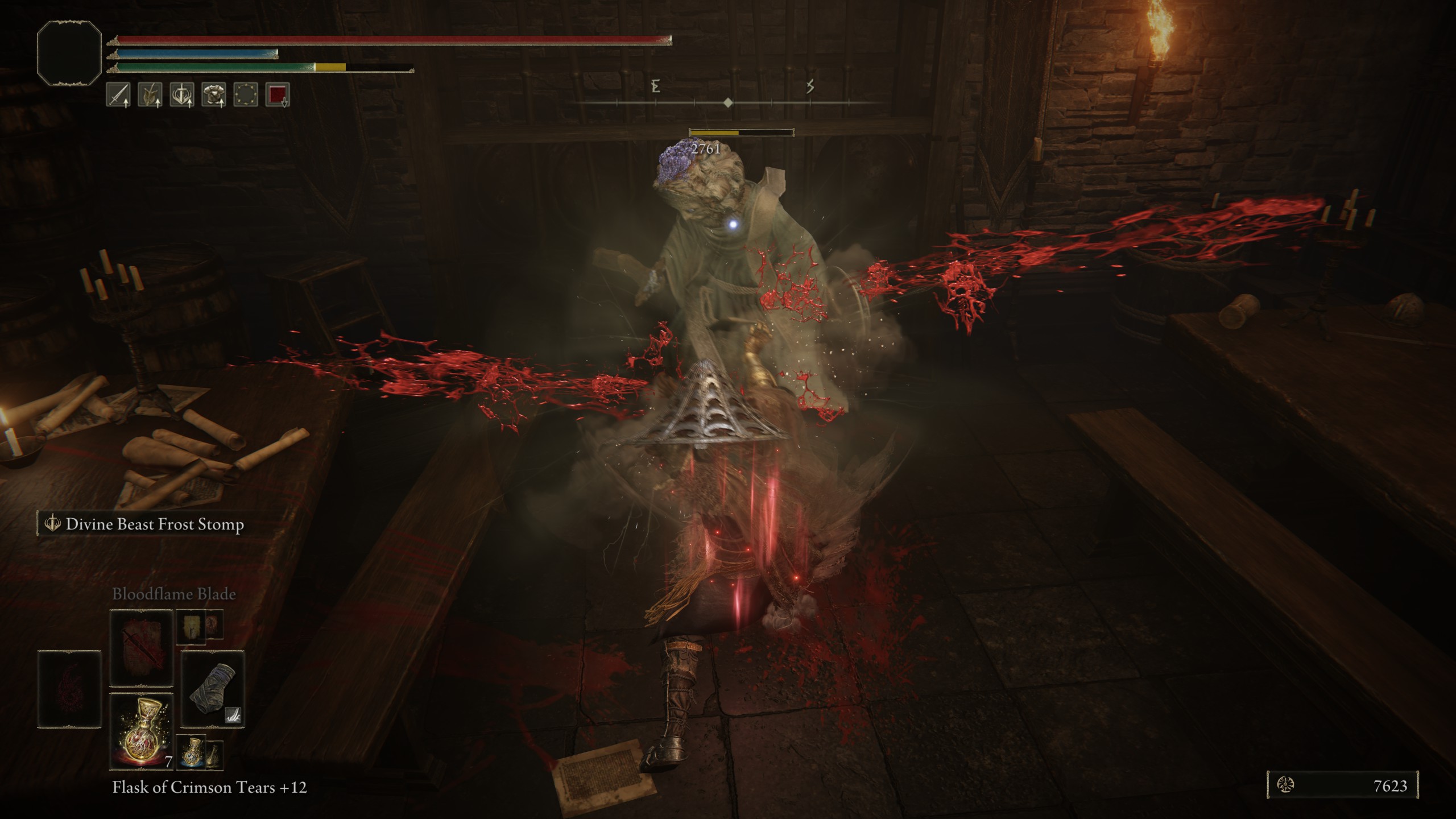Check the sword with wings buff icon

click(182, 94)
